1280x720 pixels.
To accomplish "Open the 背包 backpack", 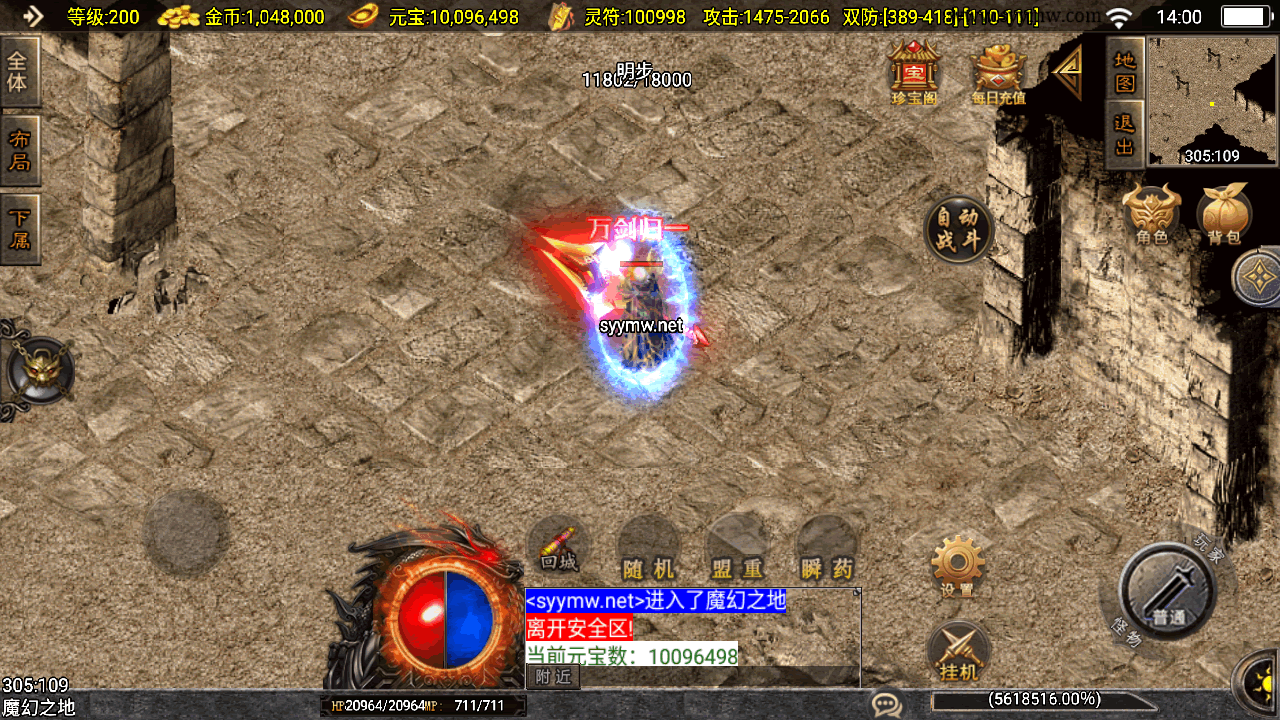I will [1224, 215].
